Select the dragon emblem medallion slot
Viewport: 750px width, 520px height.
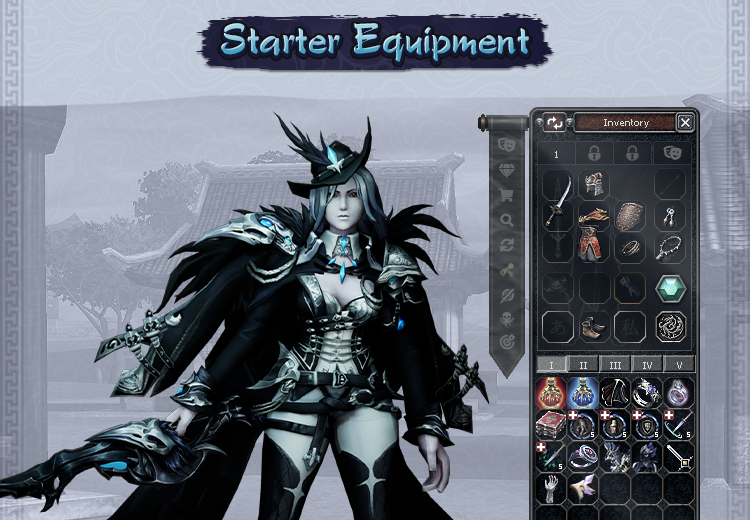pyautogui.click(x=670, y=326)
